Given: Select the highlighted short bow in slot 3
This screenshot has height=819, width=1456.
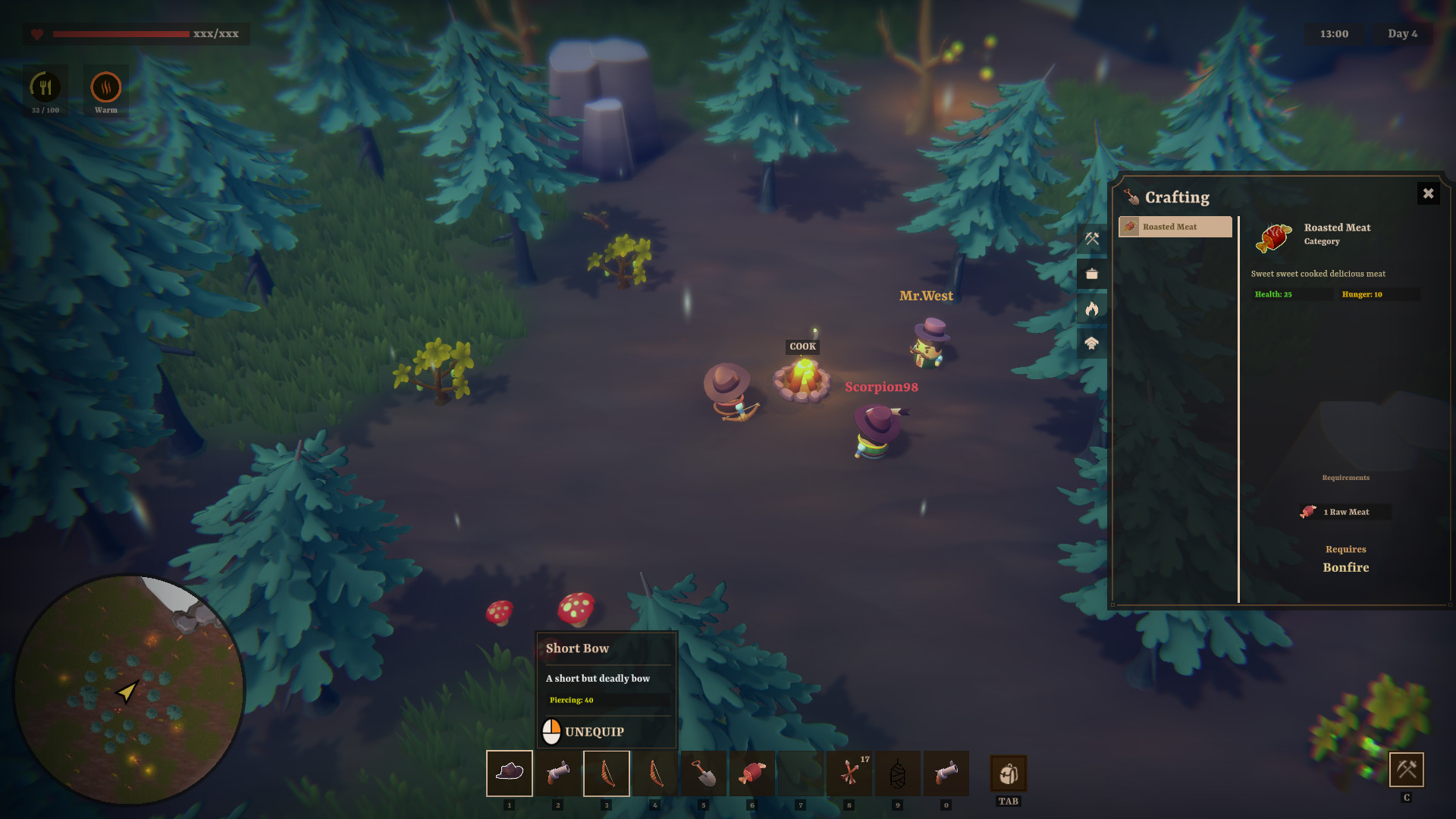Looking at the screenshot, I should tap(607, 773).
